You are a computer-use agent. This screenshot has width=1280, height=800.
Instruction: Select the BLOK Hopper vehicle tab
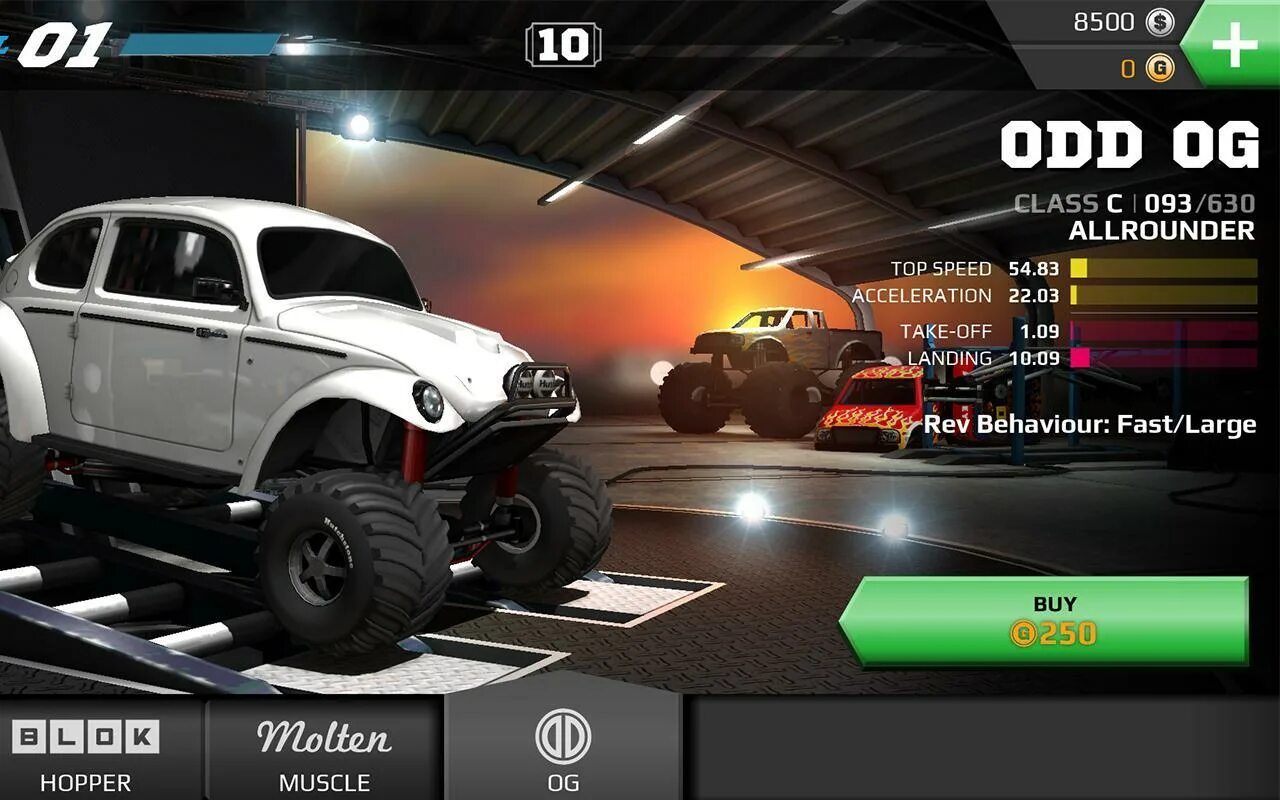[x=86, y=752]
